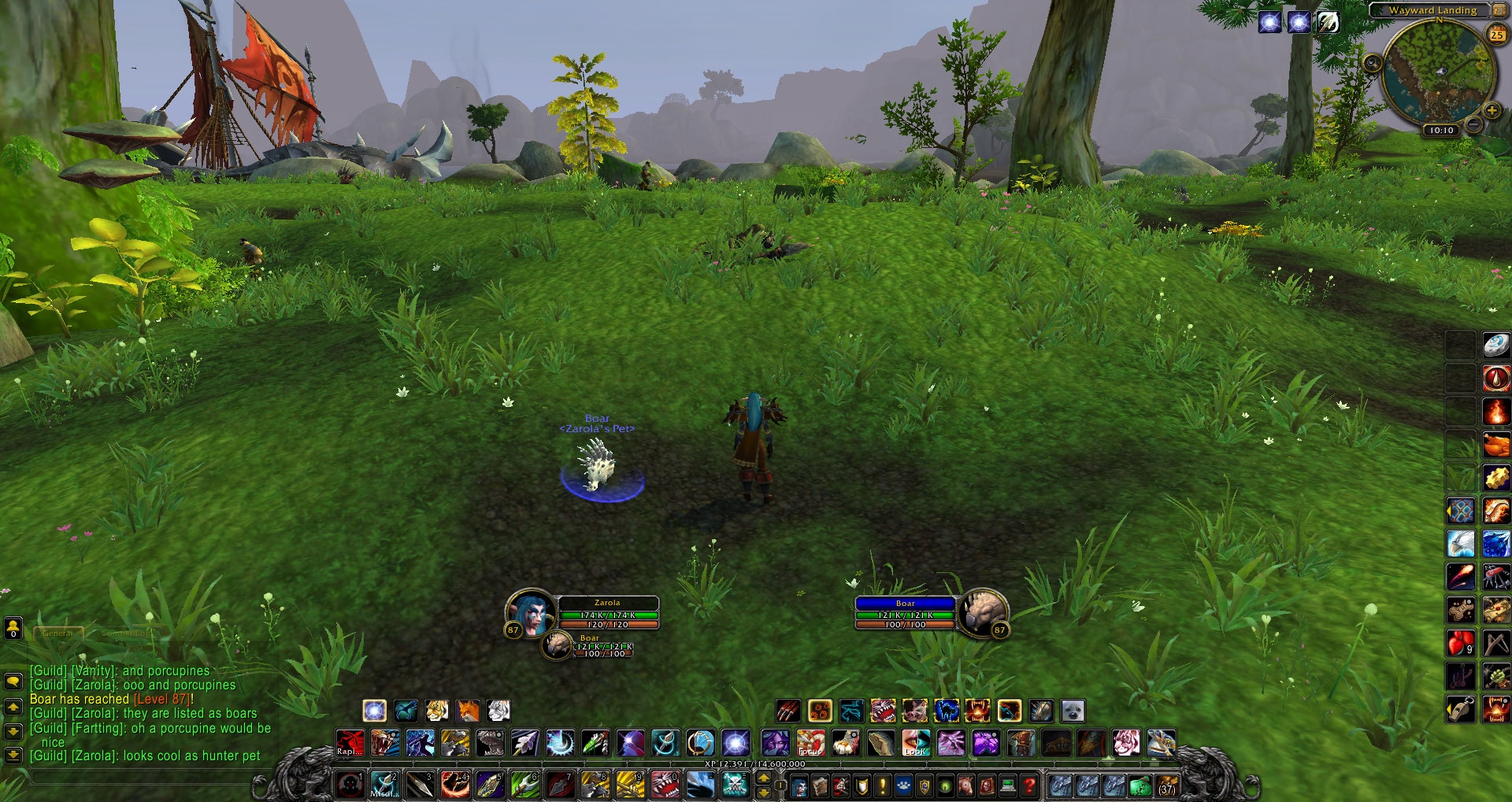The width and height of the screenshot is (1512, 802).
Task: Open the green stitched bag slot
Action: [x=1140, y=785]
